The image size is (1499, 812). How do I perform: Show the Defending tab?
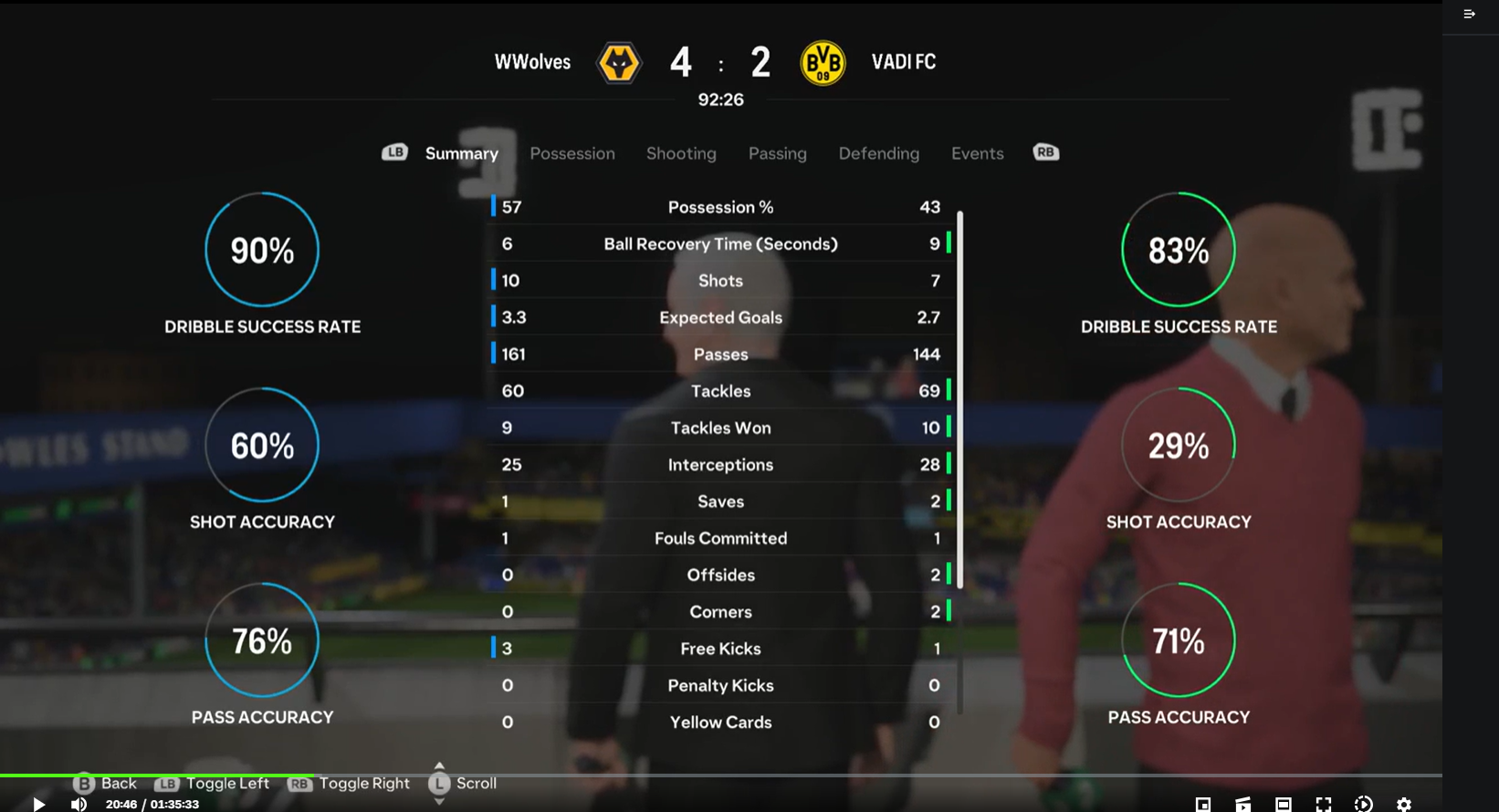coord(878,153)
